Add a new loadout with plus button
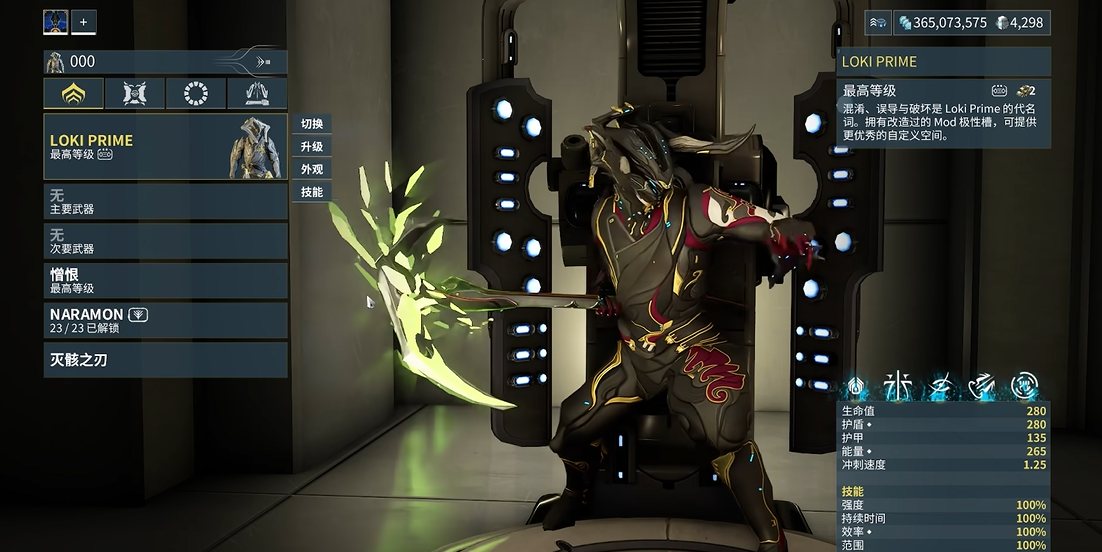This screenshot has height=552, width=1102. click(84, 21)
